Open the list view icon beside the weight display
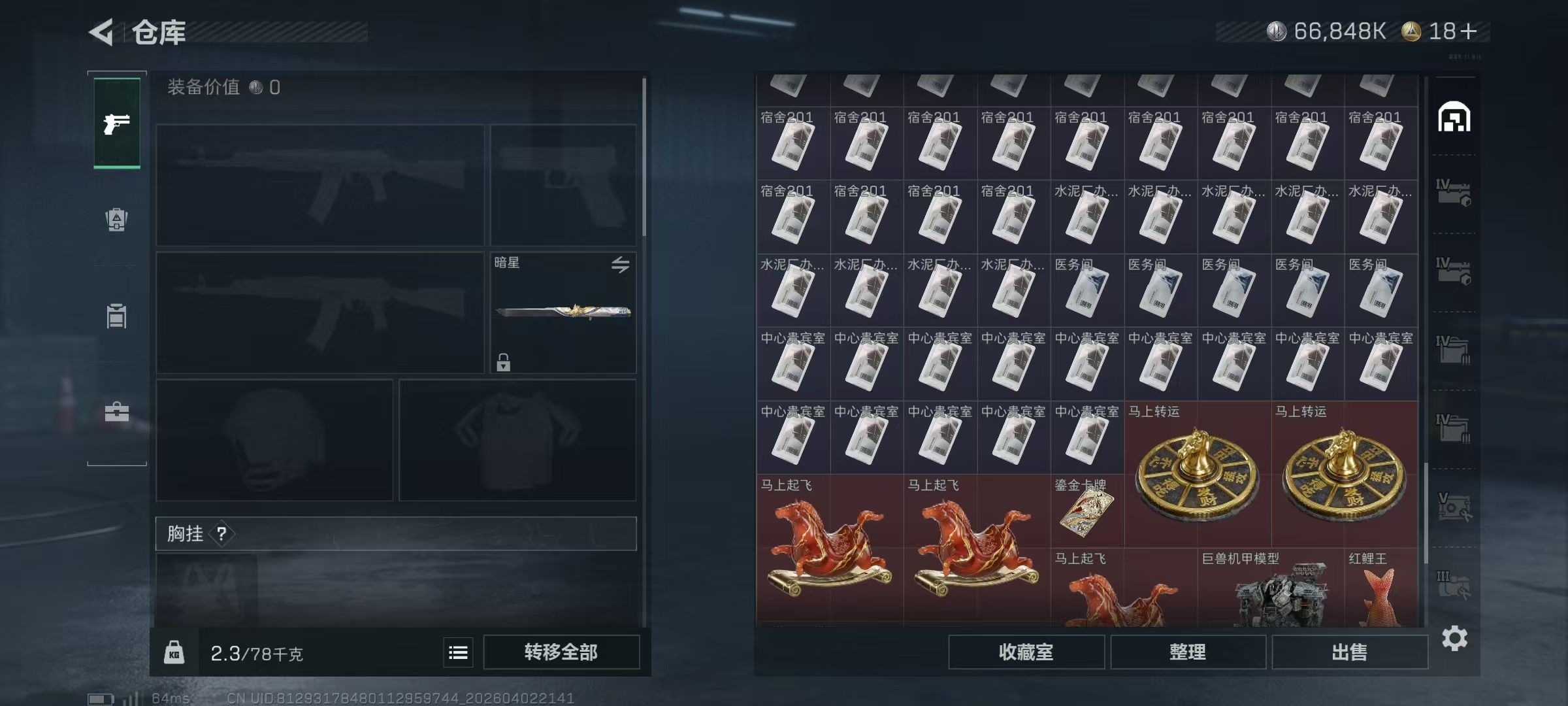Viewport: 1568px width, 706px height. pos(458,652)
